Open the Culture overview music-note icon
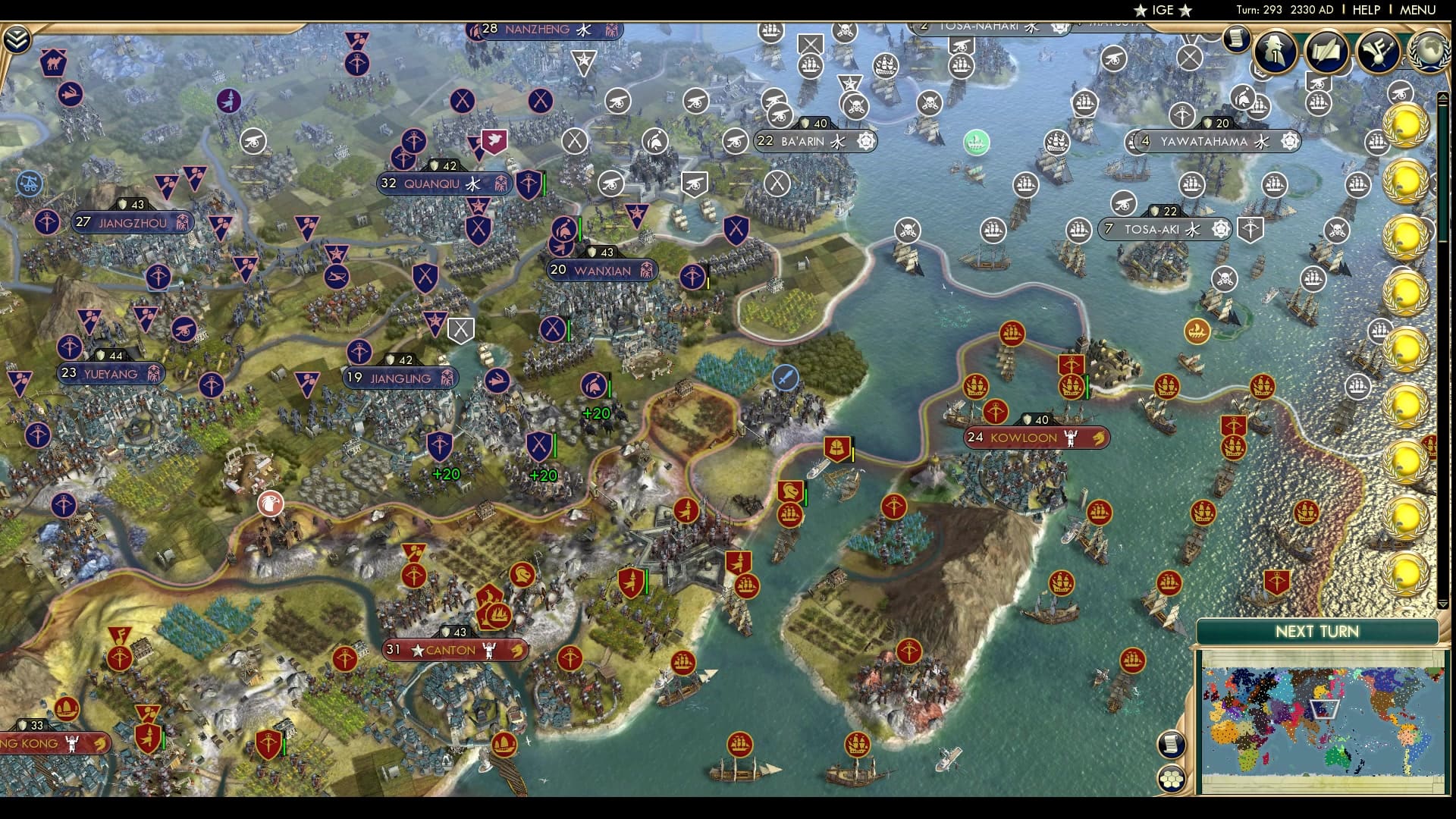Image resolution: width=1456 pixels, height=819 pixels. point(1379,49)
